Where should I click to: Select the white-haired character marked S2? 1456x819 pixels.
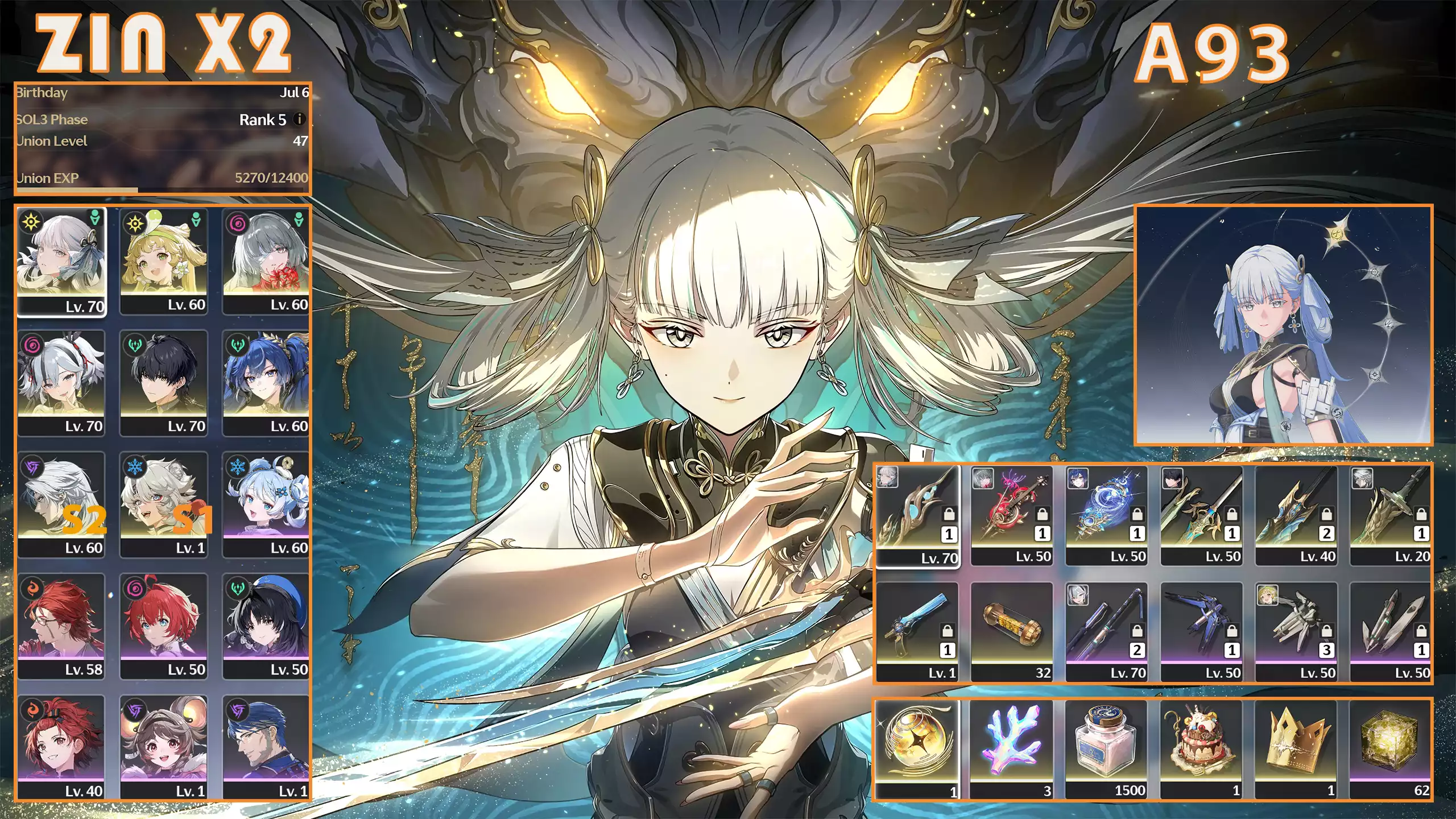[61, 504]
